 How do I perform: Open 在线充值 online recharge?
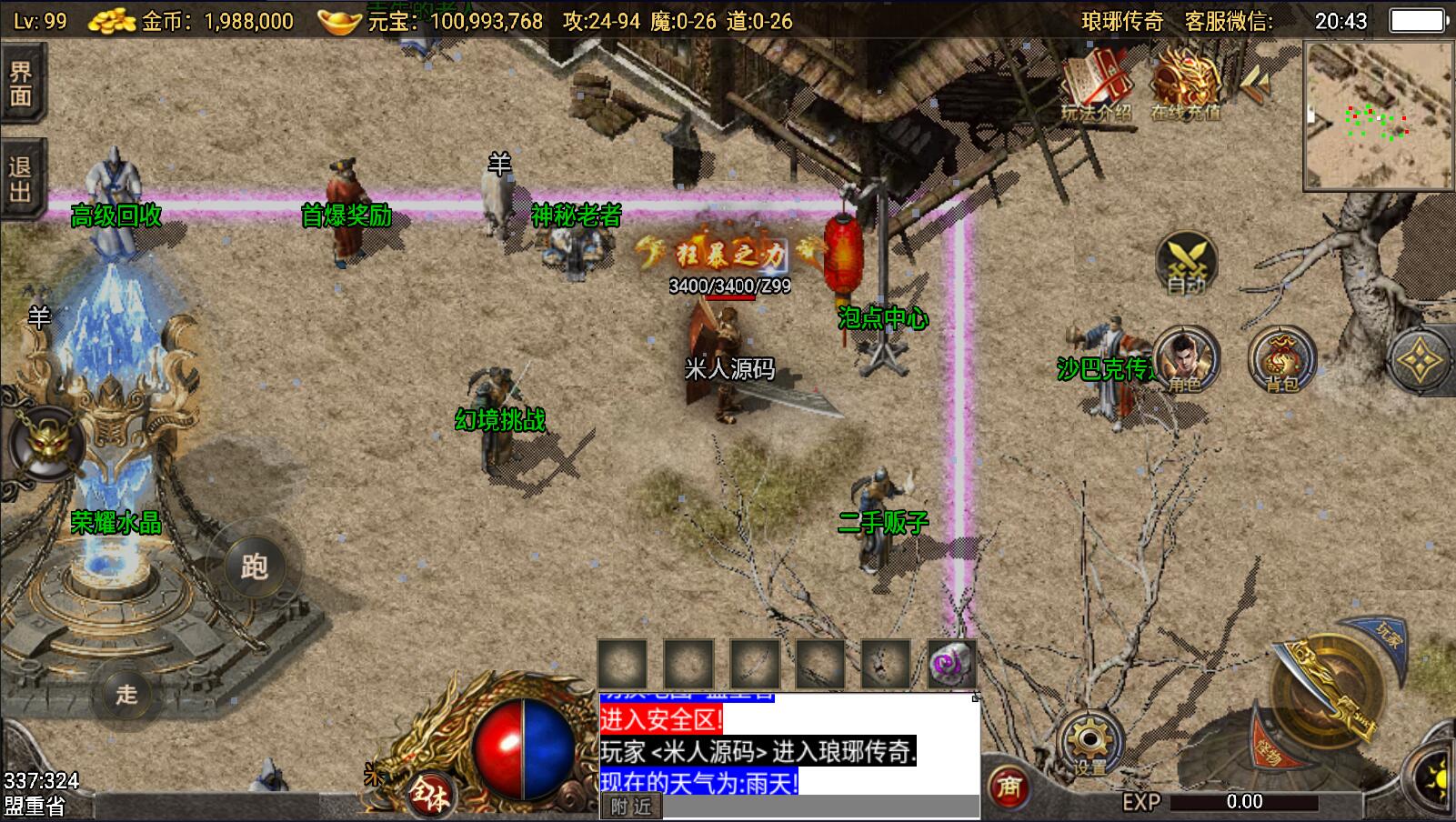click(x=1185, y=84)
